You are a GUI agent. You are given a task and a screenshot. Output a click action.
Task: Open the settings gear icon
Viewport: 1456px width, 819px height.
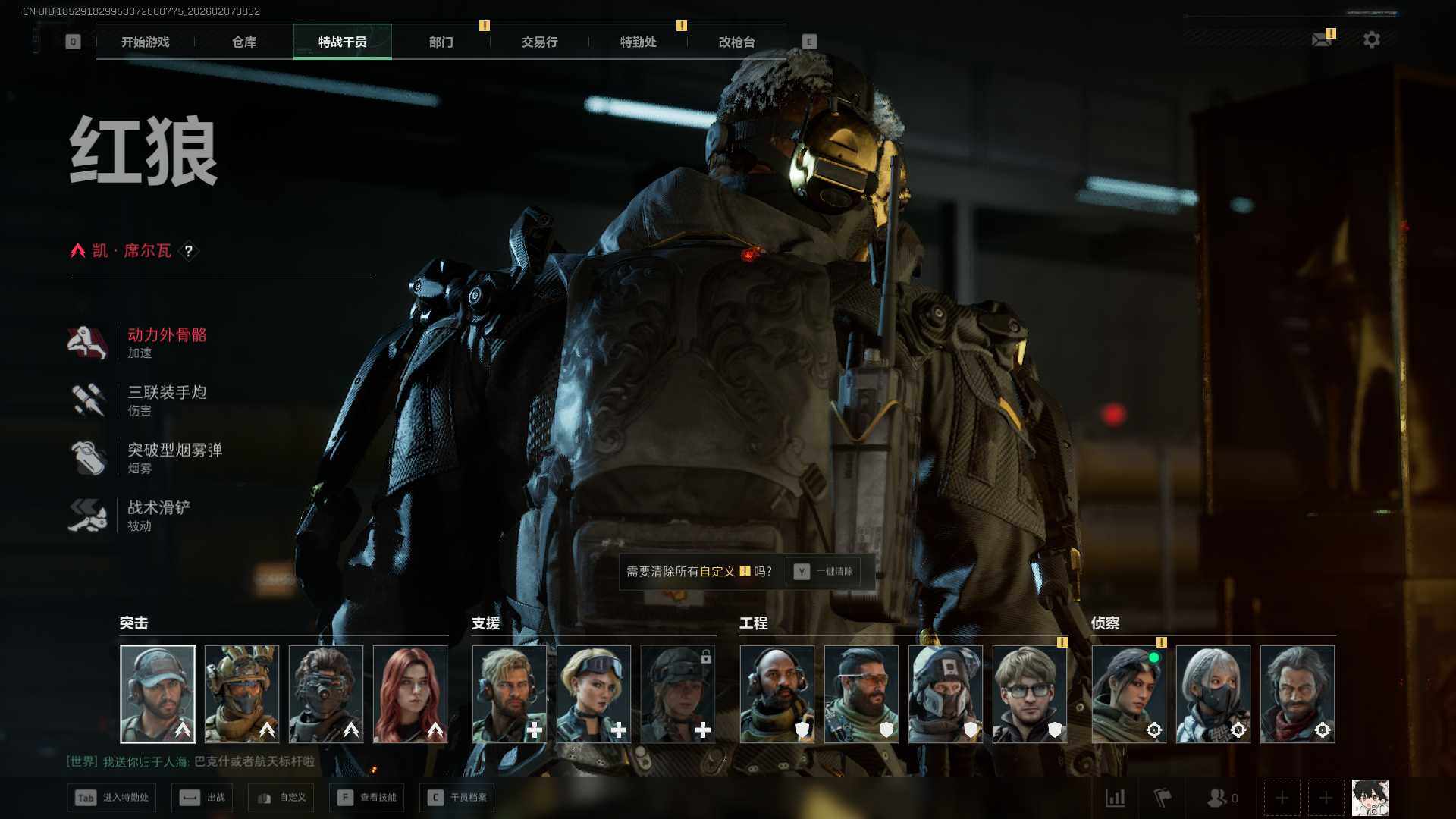[1371, 39]
